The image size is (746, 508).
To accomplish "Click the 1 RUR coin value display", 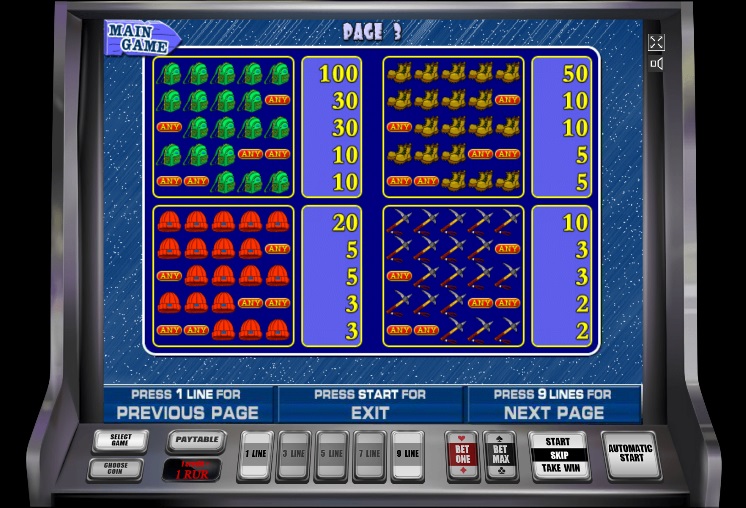I will coord(194,468).
